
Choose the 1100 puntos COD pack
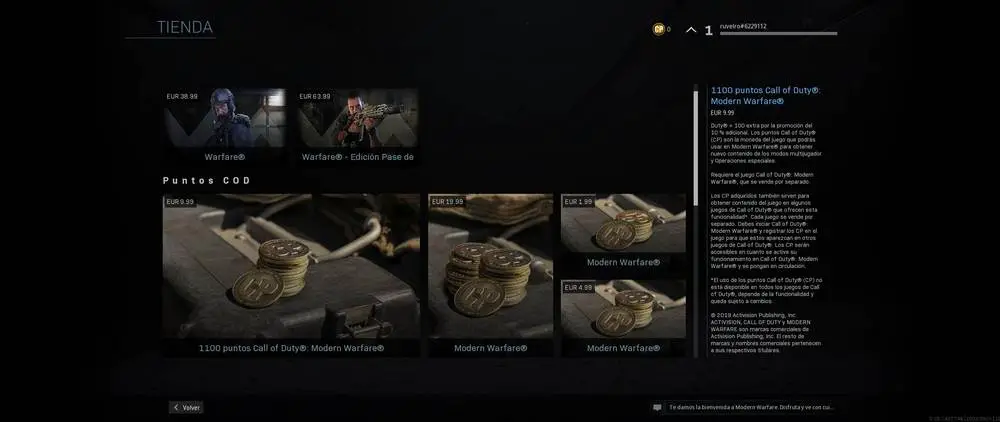[291, 274]
